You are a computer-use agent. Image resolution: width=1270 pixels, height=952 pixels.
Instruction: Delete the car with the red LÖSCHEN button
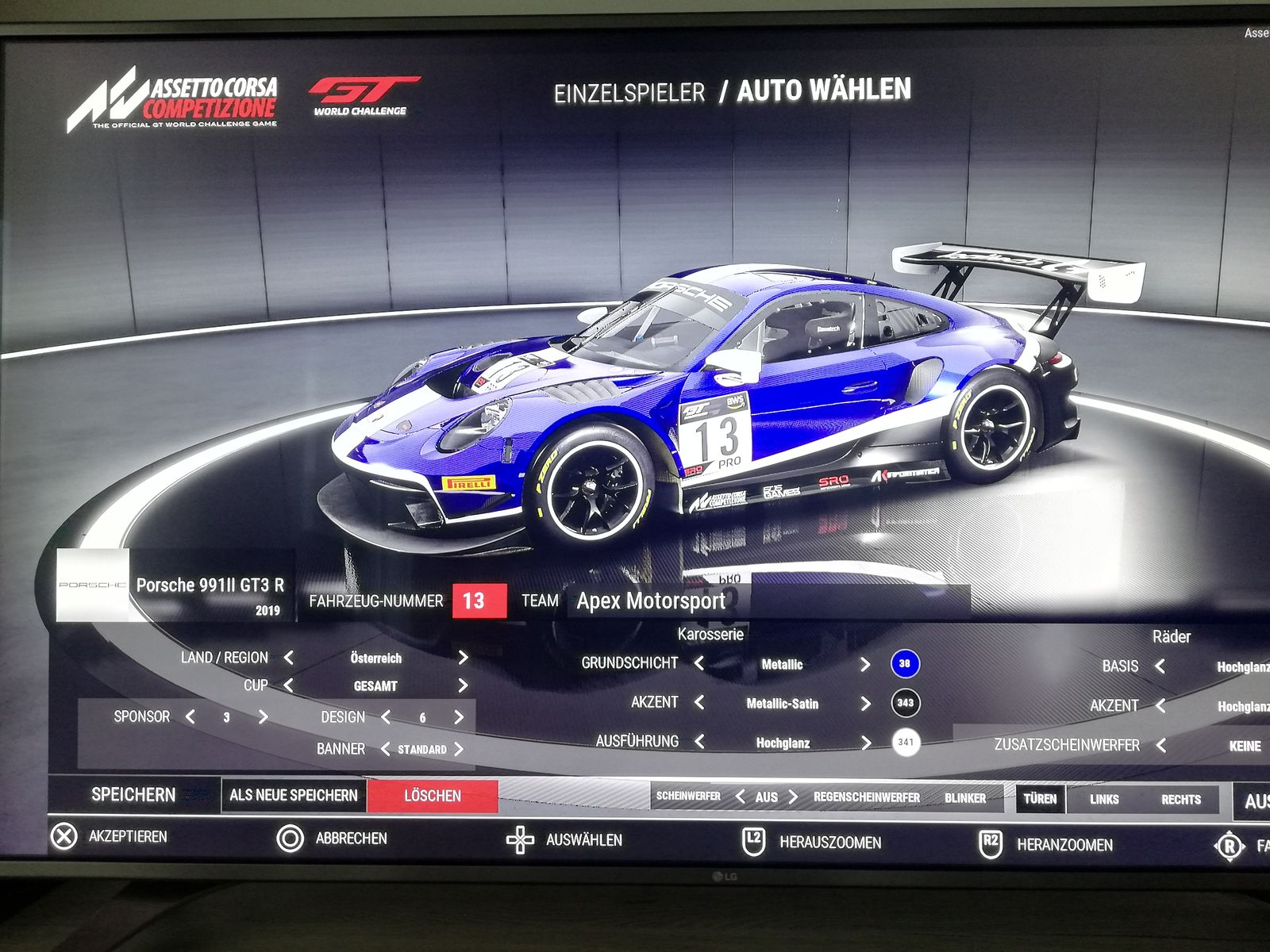point(433,796)
